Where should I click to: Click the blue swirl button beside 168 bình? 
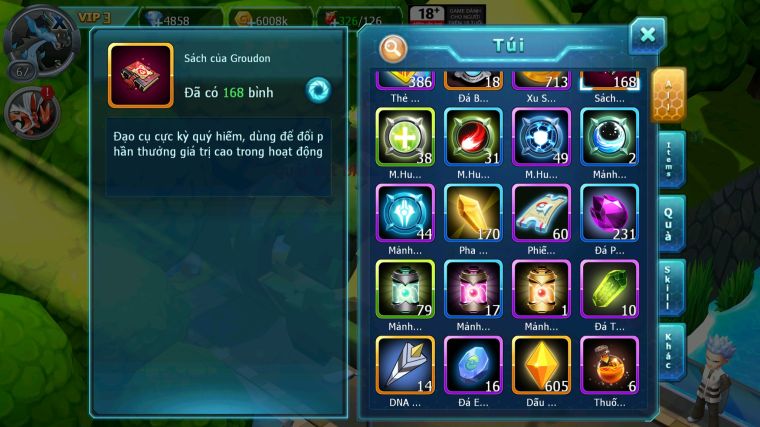coord(318,90)
